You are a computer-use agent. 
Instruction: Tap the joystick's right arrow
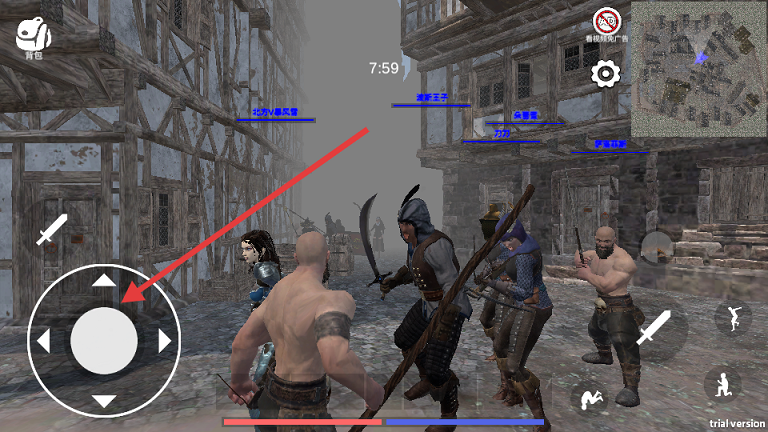[165, 341]
